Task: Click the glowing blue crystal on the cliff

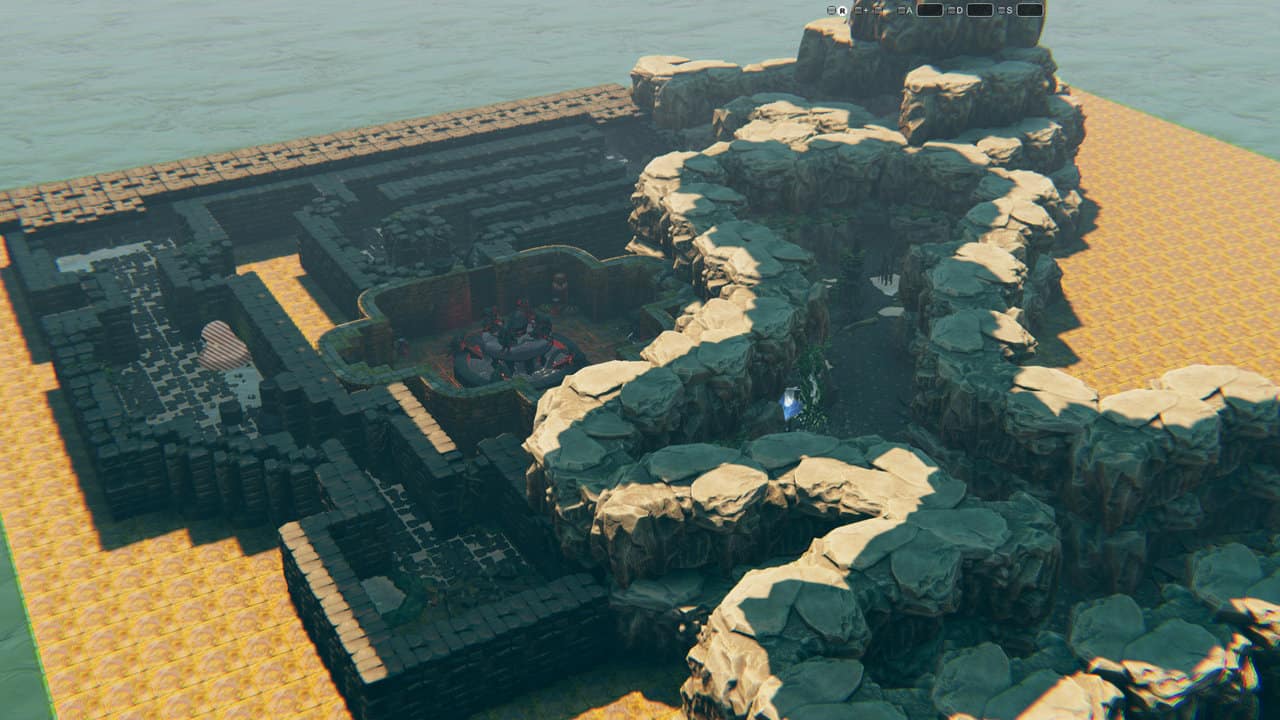Action: (789, 403)
